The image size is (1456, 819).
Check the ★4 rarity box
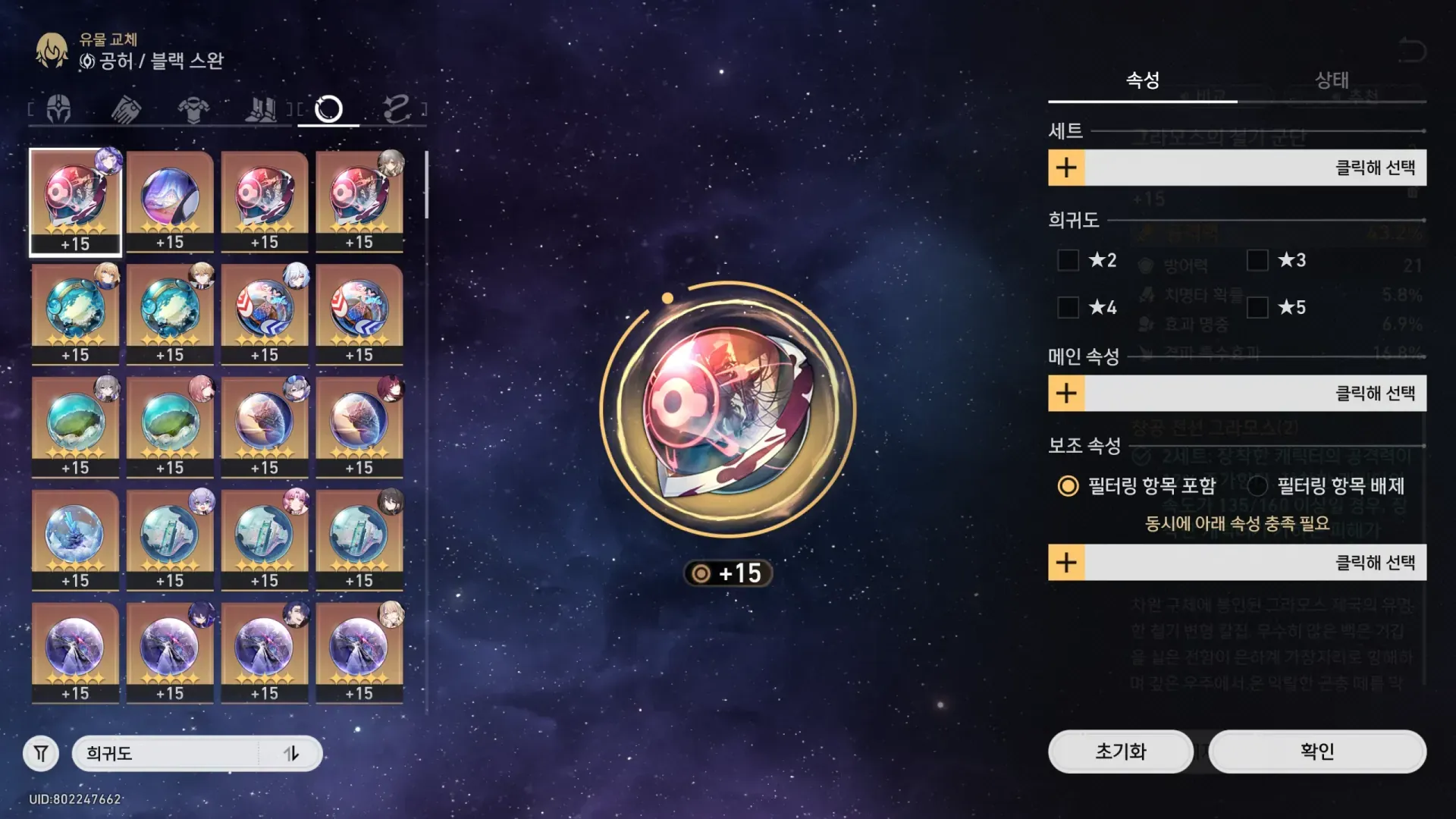pos(1068,307)
